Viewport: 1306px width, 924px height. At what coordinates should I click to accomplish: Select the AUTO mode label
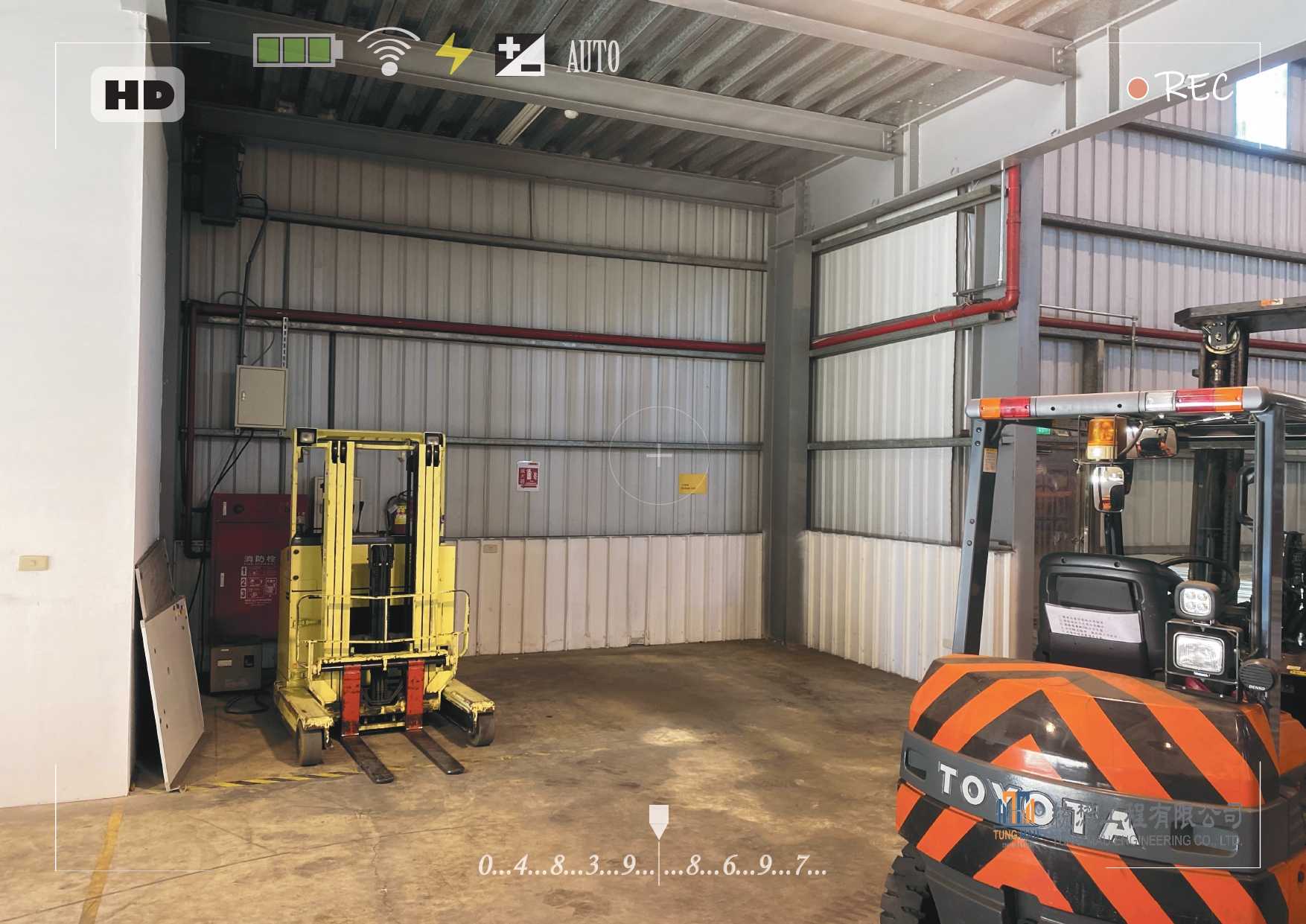[593, 57]
